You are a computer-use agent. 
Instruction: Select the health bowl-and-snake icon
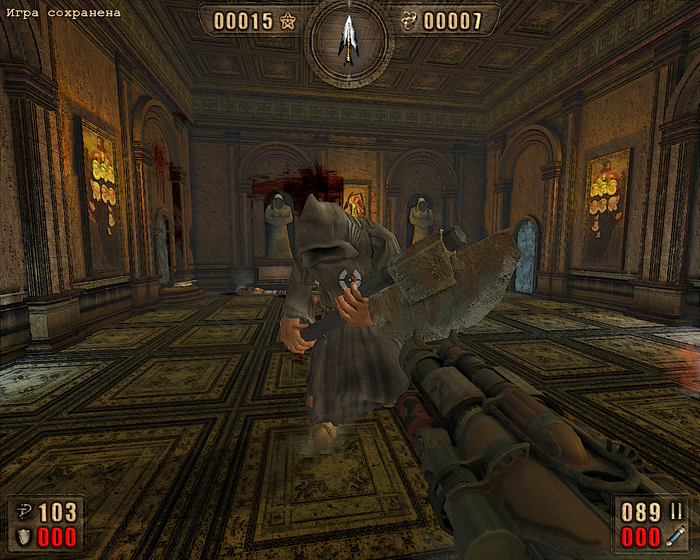tap(22, 511)
